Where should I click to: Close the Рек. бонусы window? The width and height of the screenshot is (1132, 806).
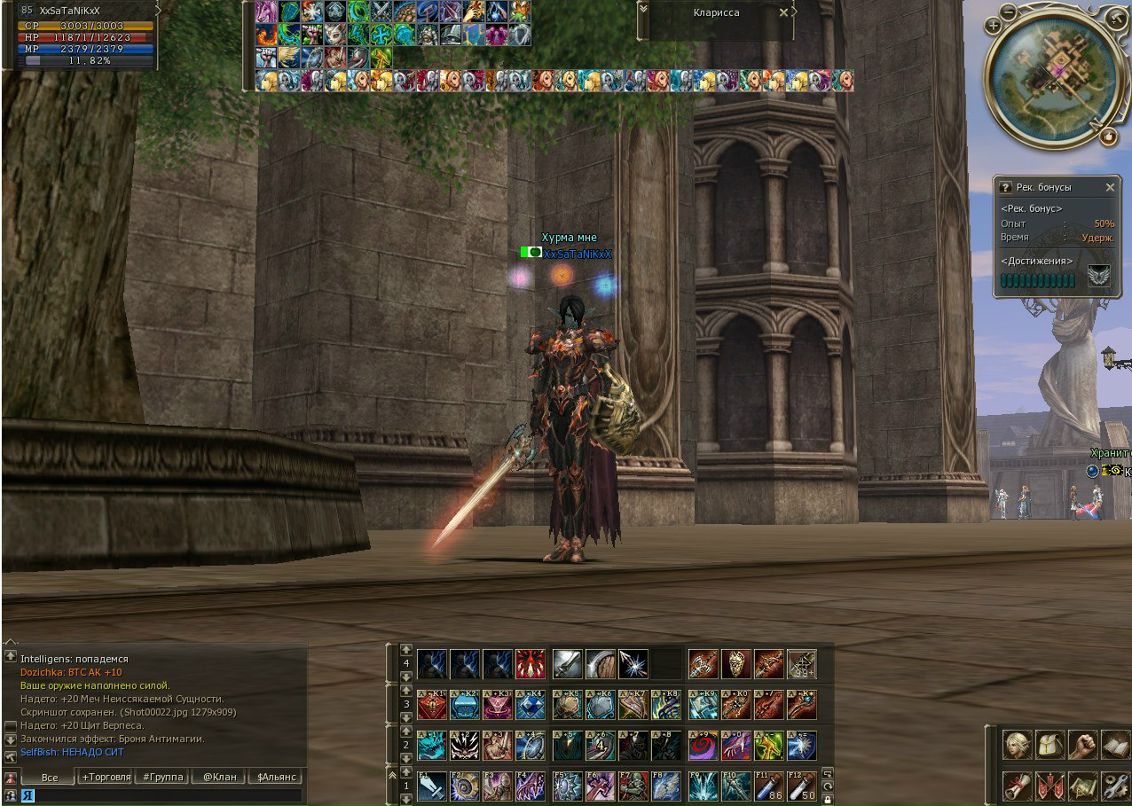click(x=1110, y=187)
